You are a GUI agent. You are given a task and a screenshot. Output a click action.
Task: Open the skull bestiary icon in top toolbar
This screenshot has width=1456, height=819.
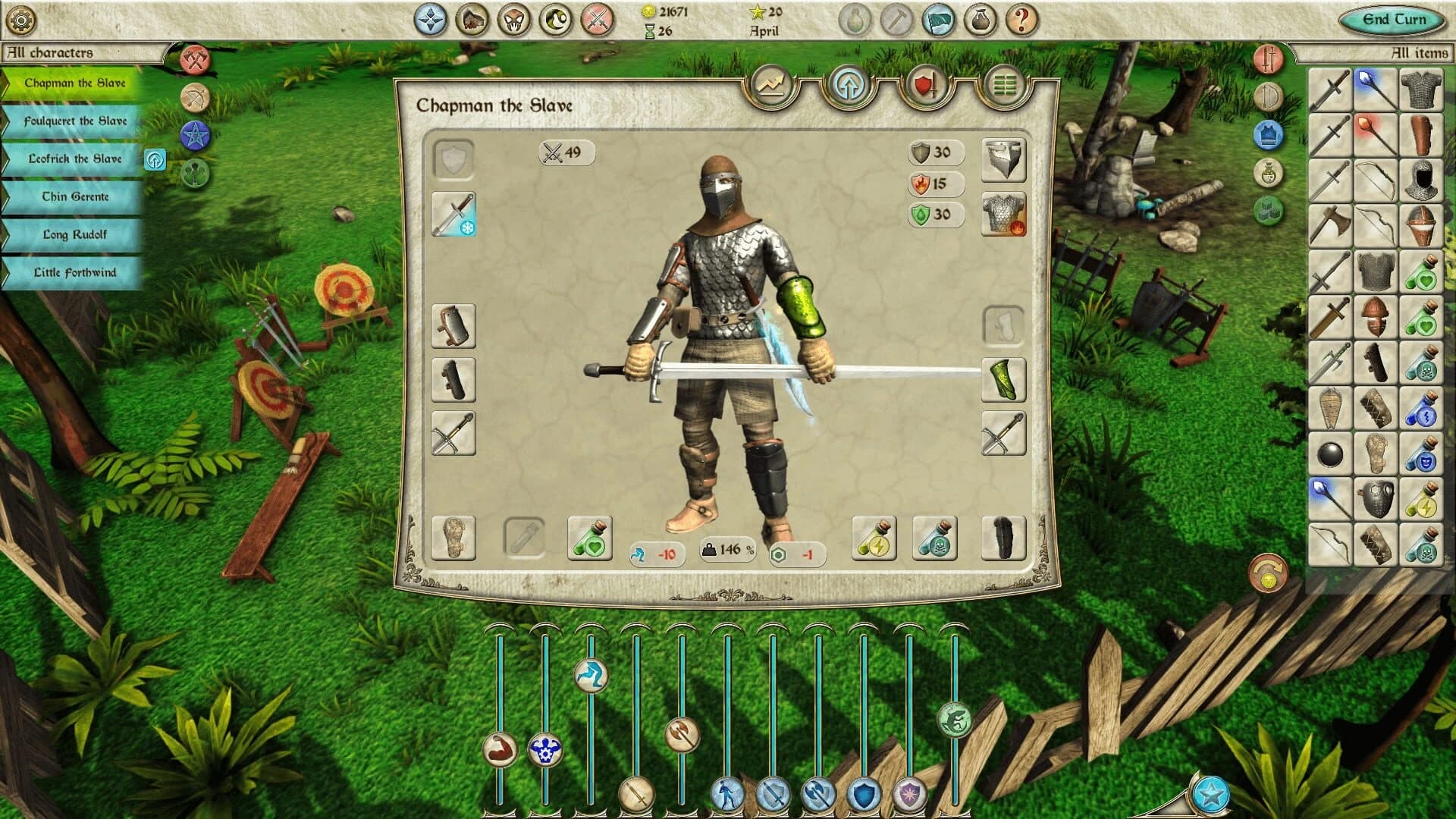[514, 20]
